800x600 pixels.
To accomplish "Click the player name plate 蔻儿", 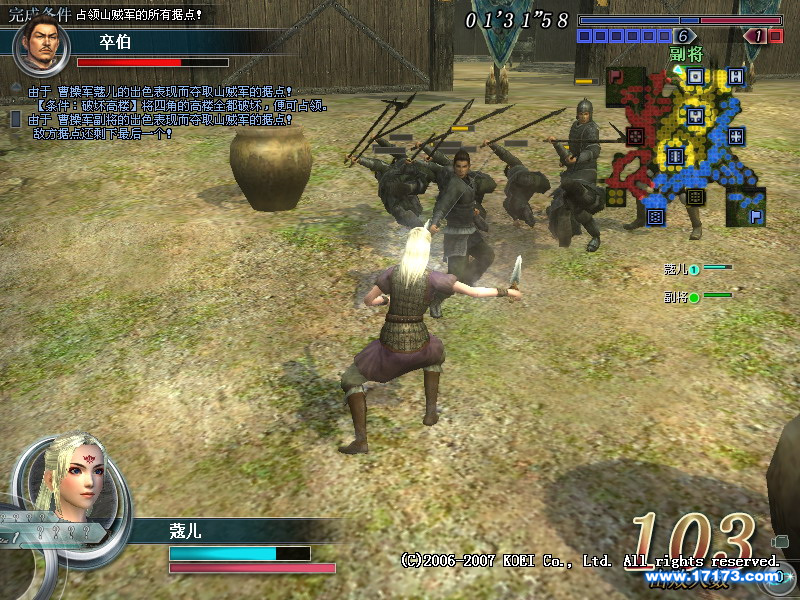I will pos(185,532).
